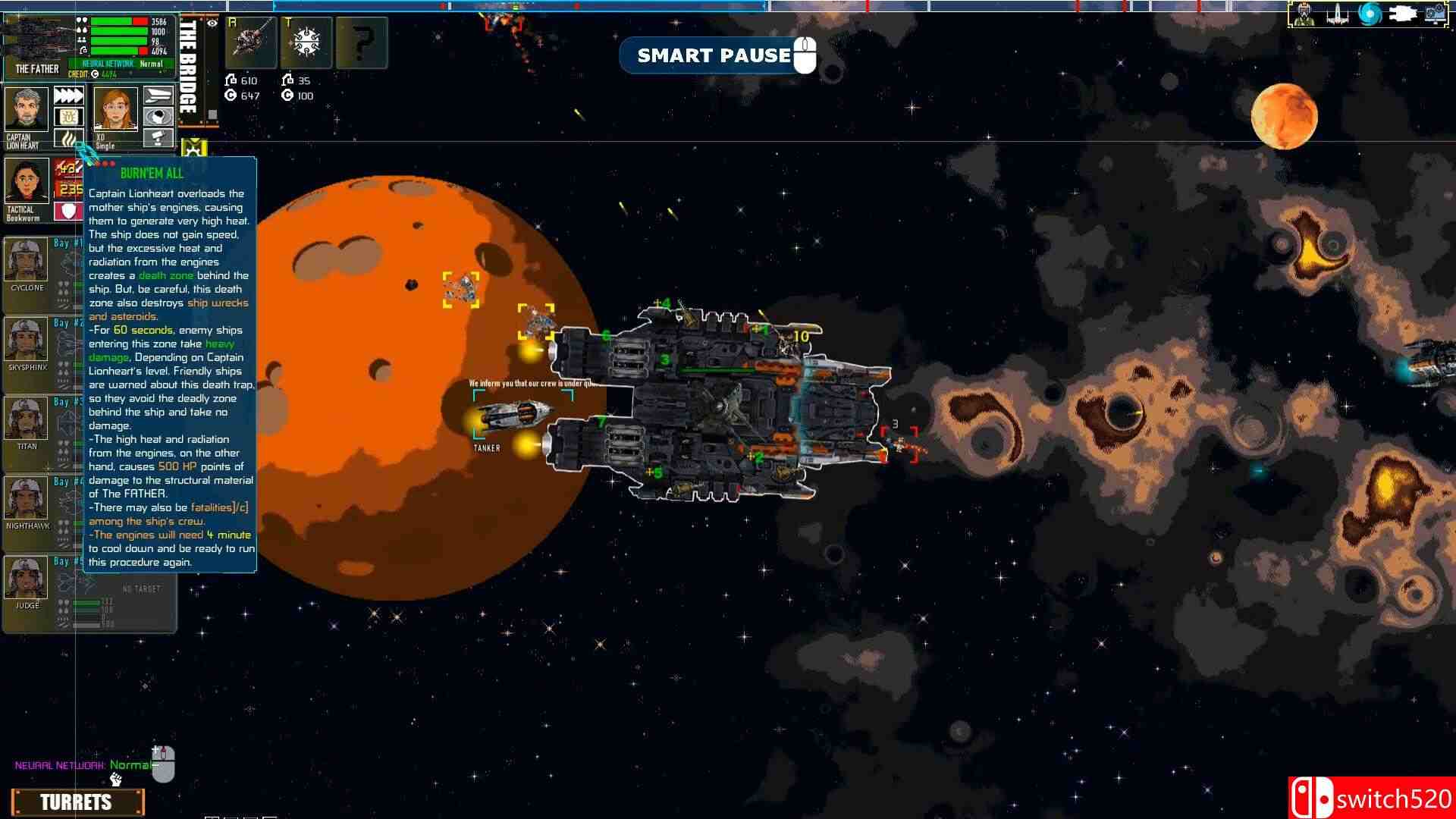1456x819 pixels.
Task: Toggle the Smart Pause button
Action: tap(714, 55)
